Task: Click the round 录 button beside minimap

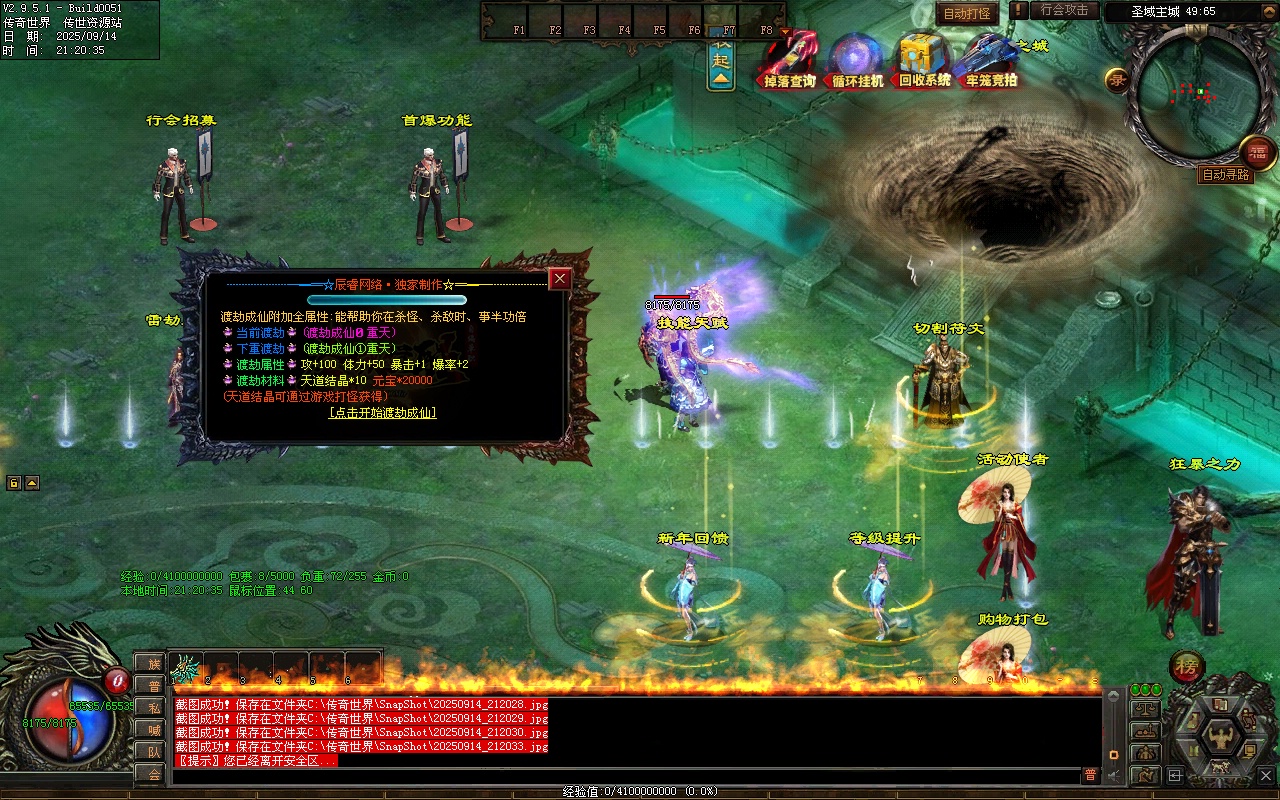Action: pos(1117,80)
